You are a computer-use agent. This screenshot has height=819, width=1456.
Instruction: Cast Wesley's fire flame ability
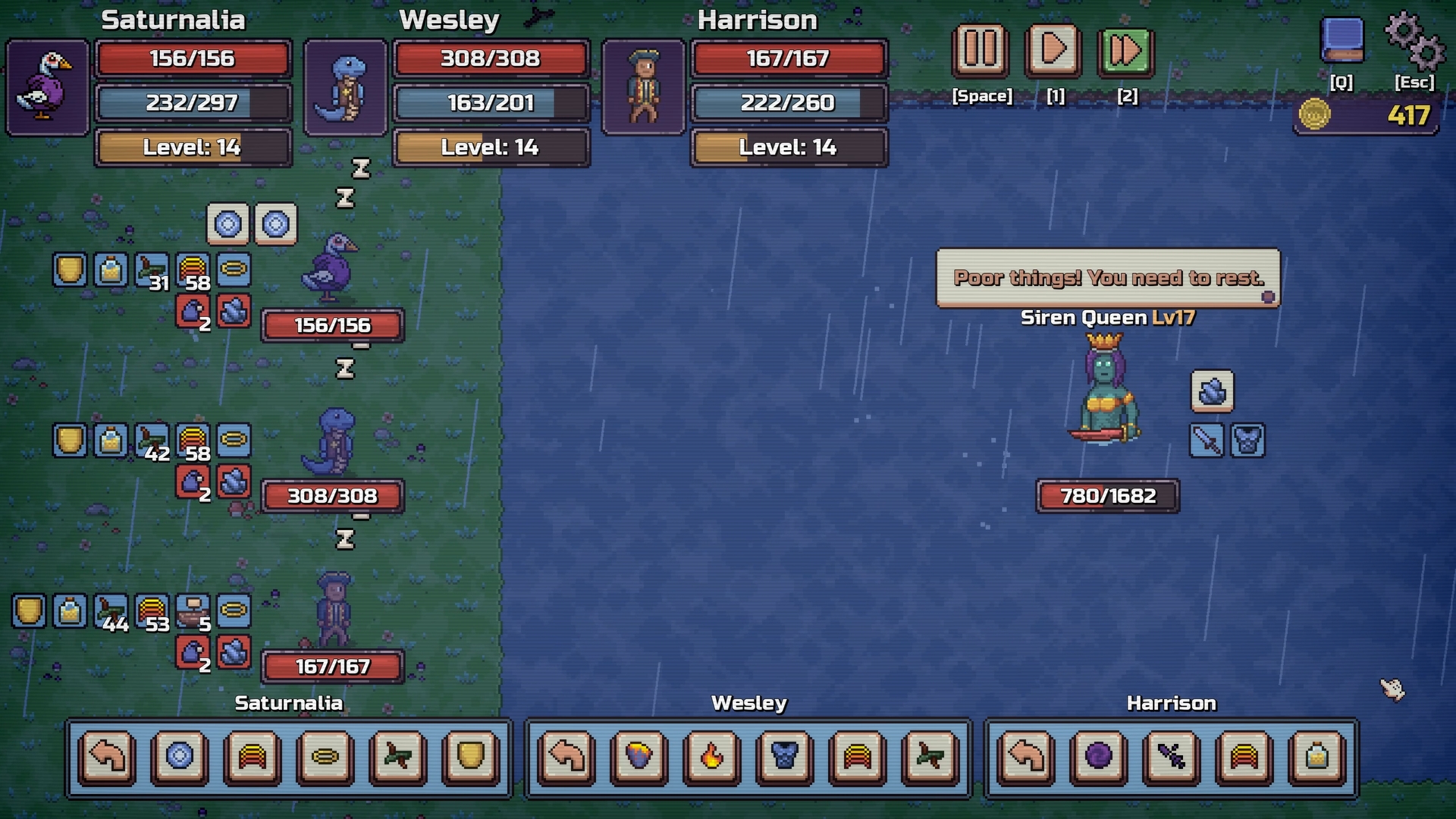tap(712, 756)
